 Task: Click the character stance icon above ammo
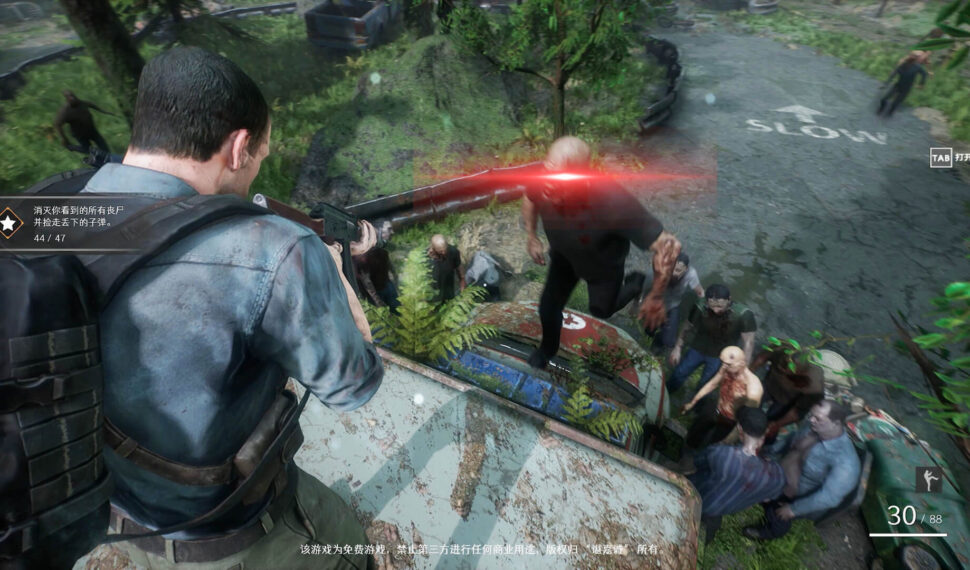click(928, 480)
